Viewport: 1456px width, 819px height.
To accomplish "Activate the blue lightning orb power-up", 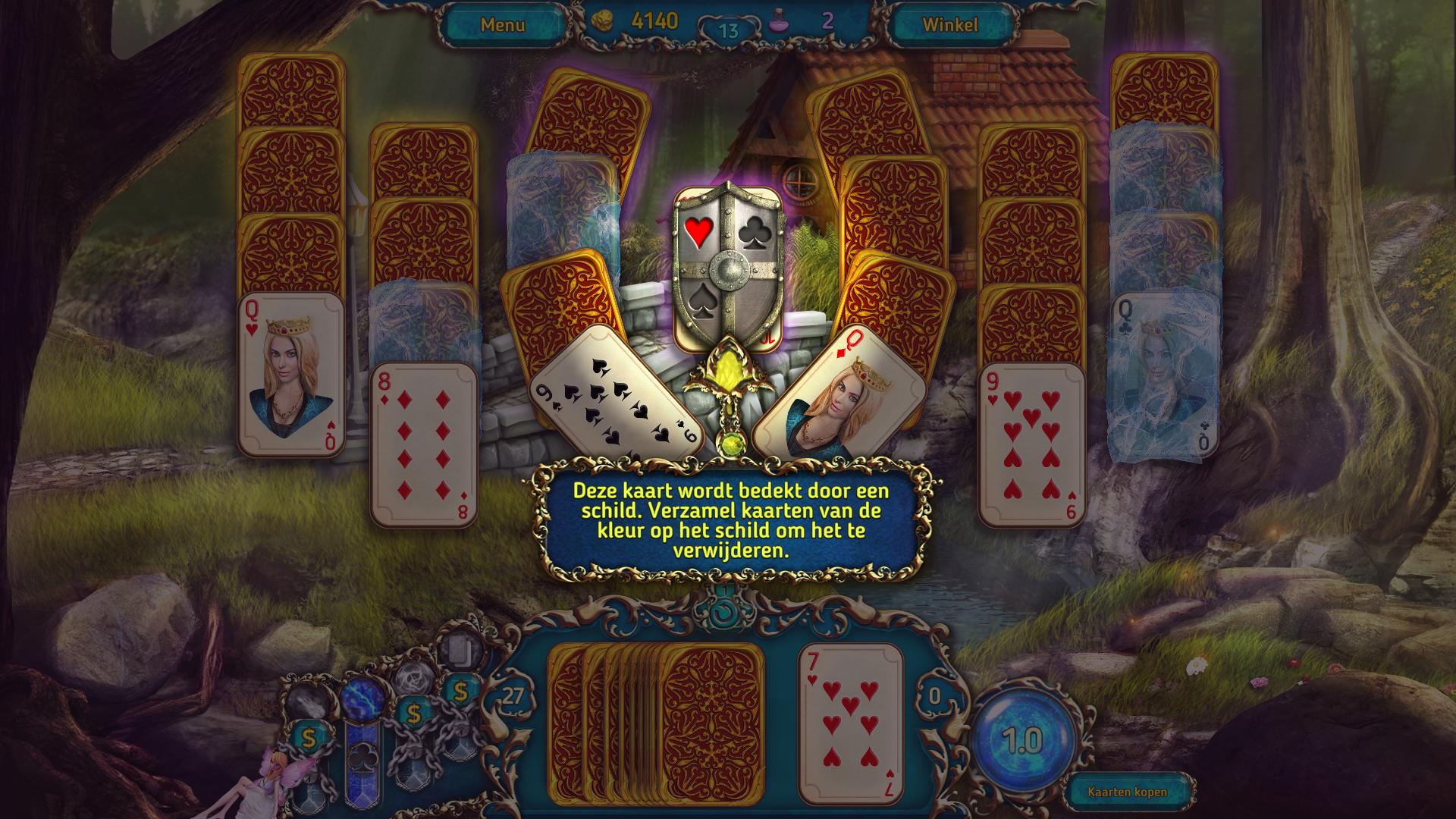I will click(363, 699).
